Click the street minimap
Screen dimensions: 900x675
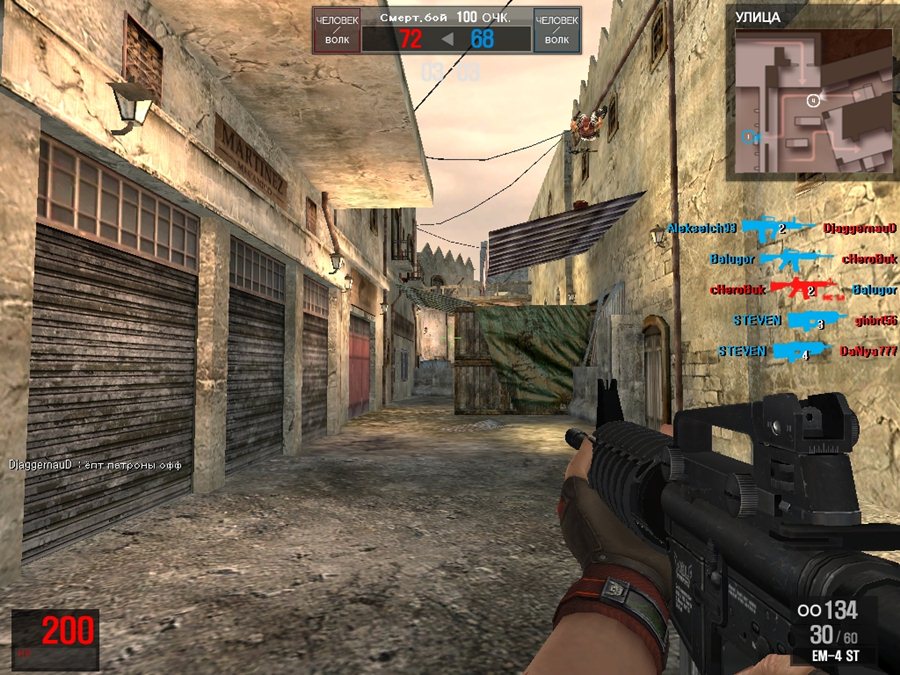click(x=813, y=101)
